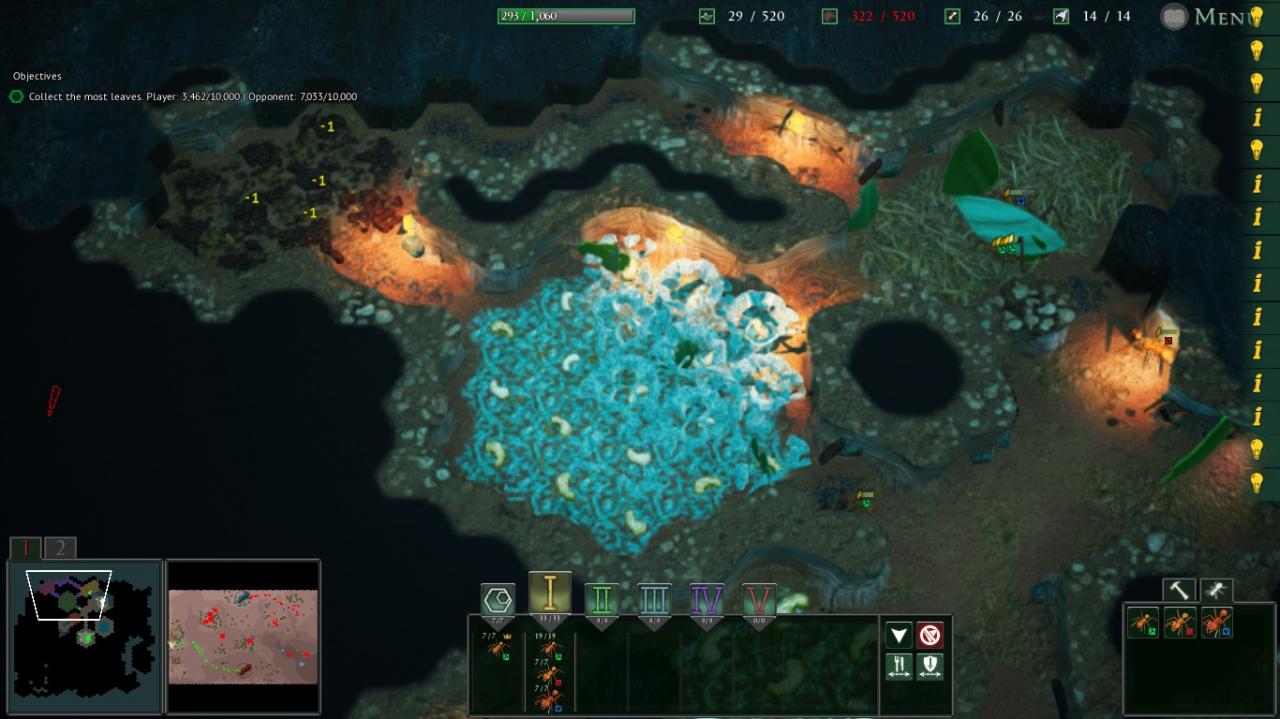Image resolution: width=1280 pixels, height=719 pixels.
Task: Switch to minimap tab 2
Action: (x=60, y=548)
